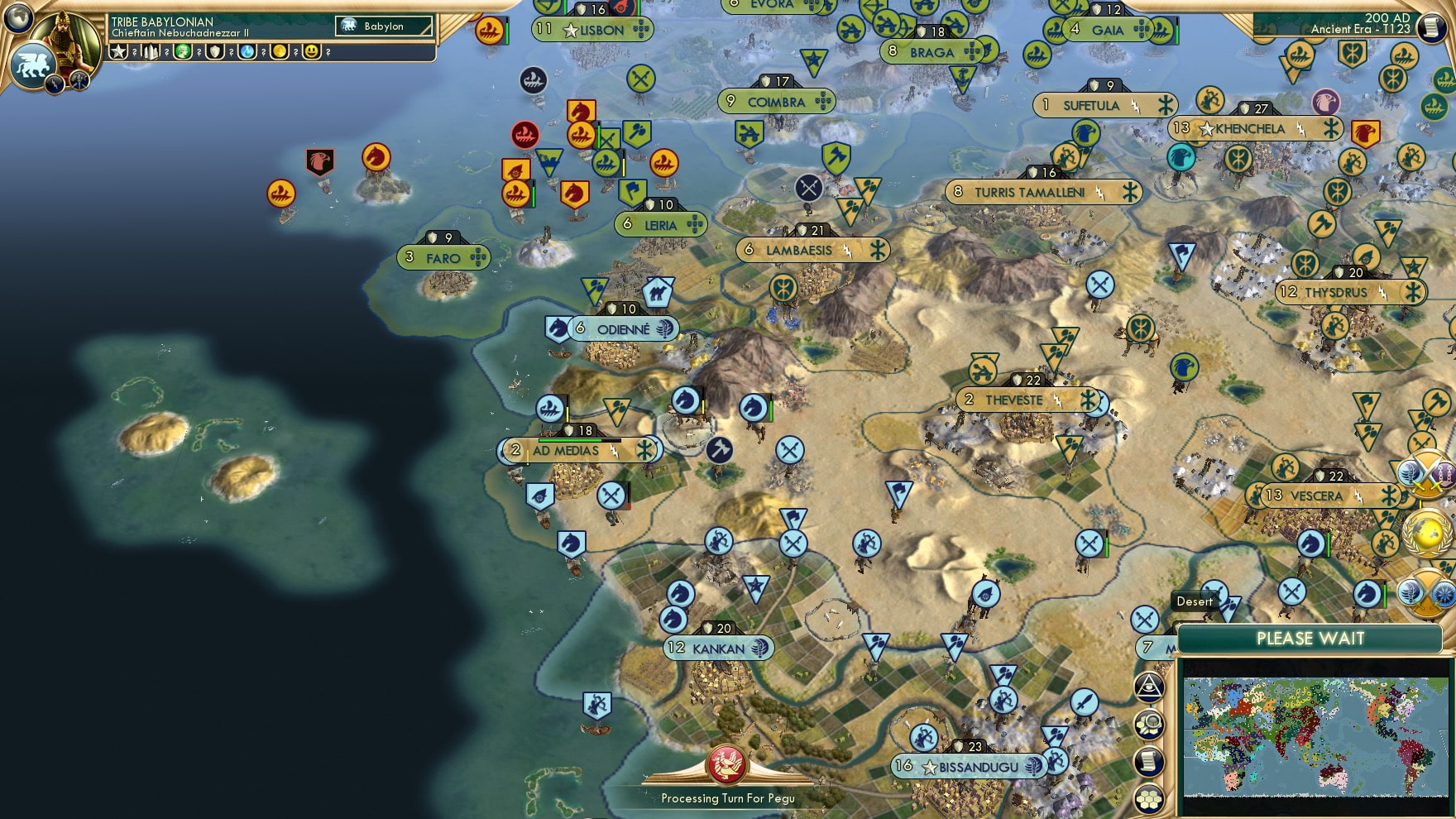Click the United Nations laurel globe icon
The image size is (1456, 819).
[x=1425, y=533]
